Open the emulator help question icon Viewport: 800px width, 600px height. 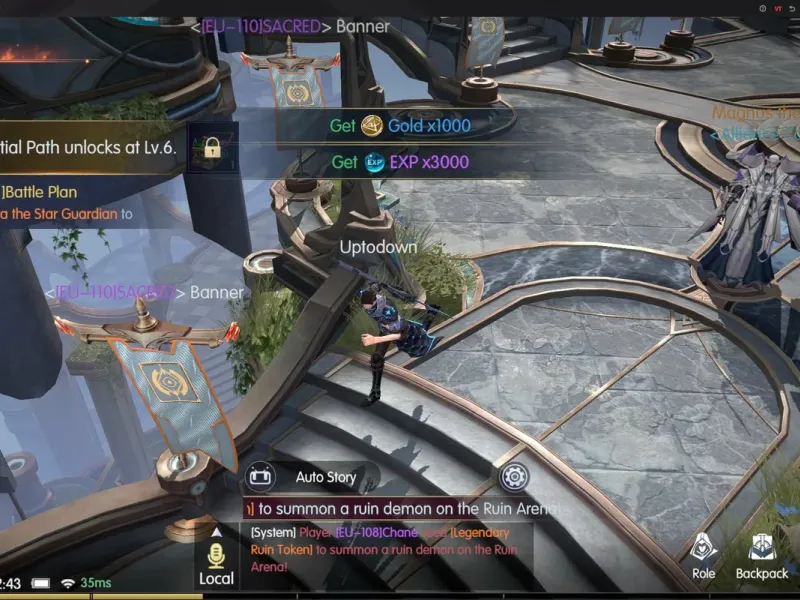762,8
